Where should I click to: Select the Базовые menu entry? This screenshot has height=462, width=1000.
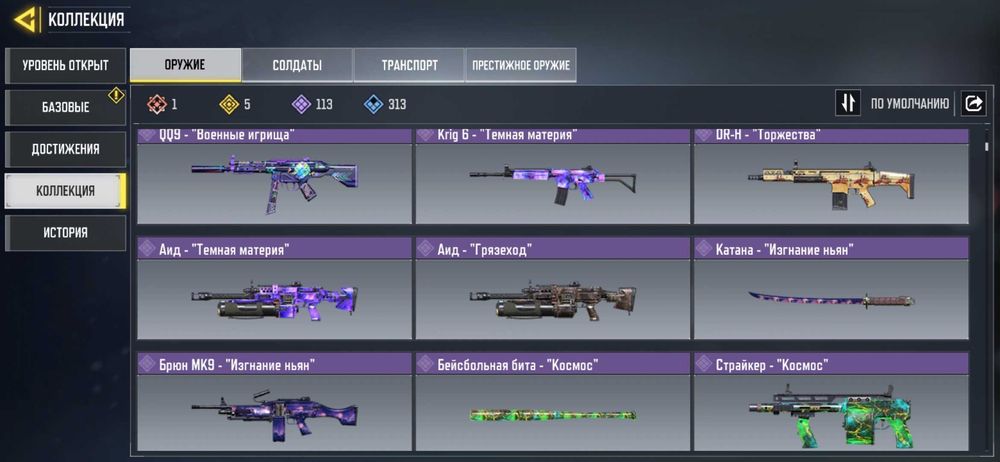pos(65,107)
